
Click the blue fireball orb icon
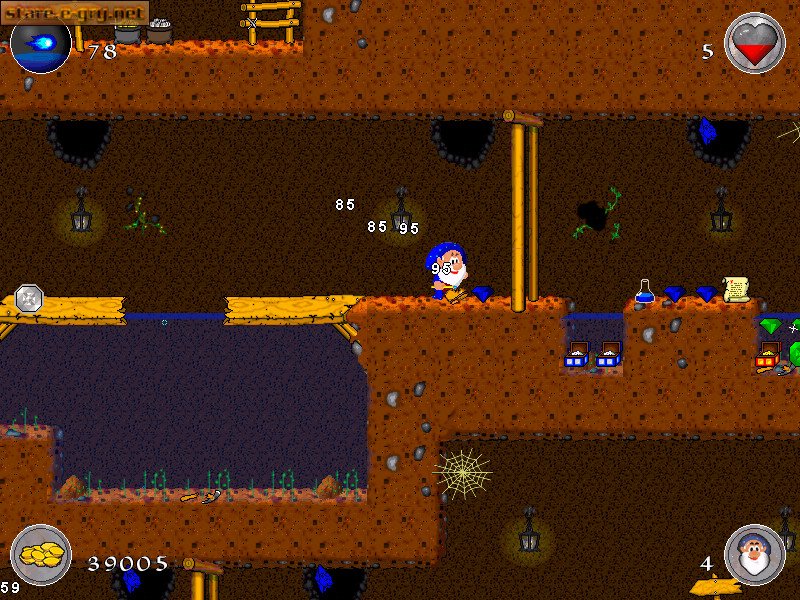tap(40, 43)
